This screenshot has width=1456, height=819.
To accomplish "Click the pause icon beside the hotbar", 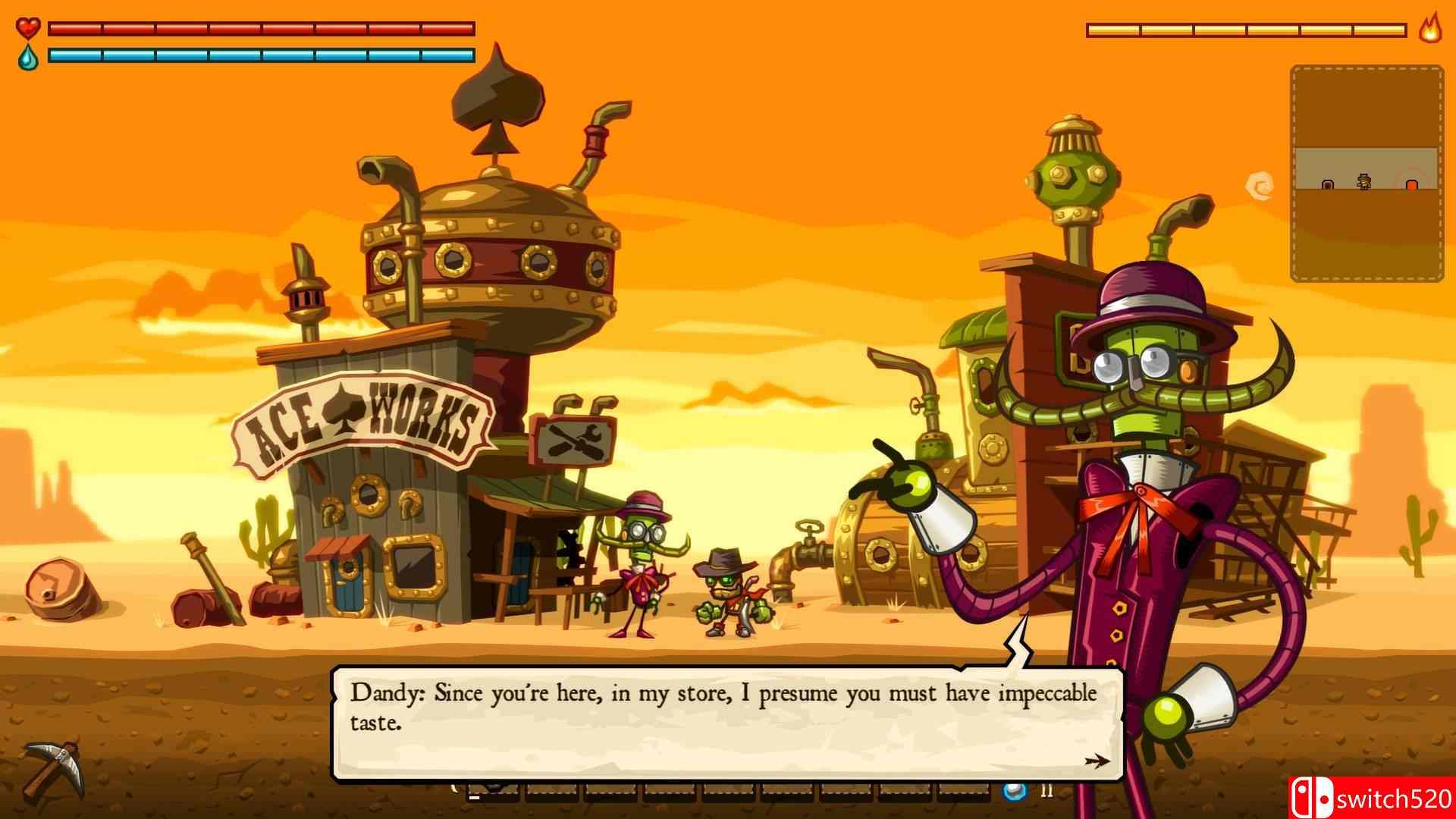I will (1049, 792).
